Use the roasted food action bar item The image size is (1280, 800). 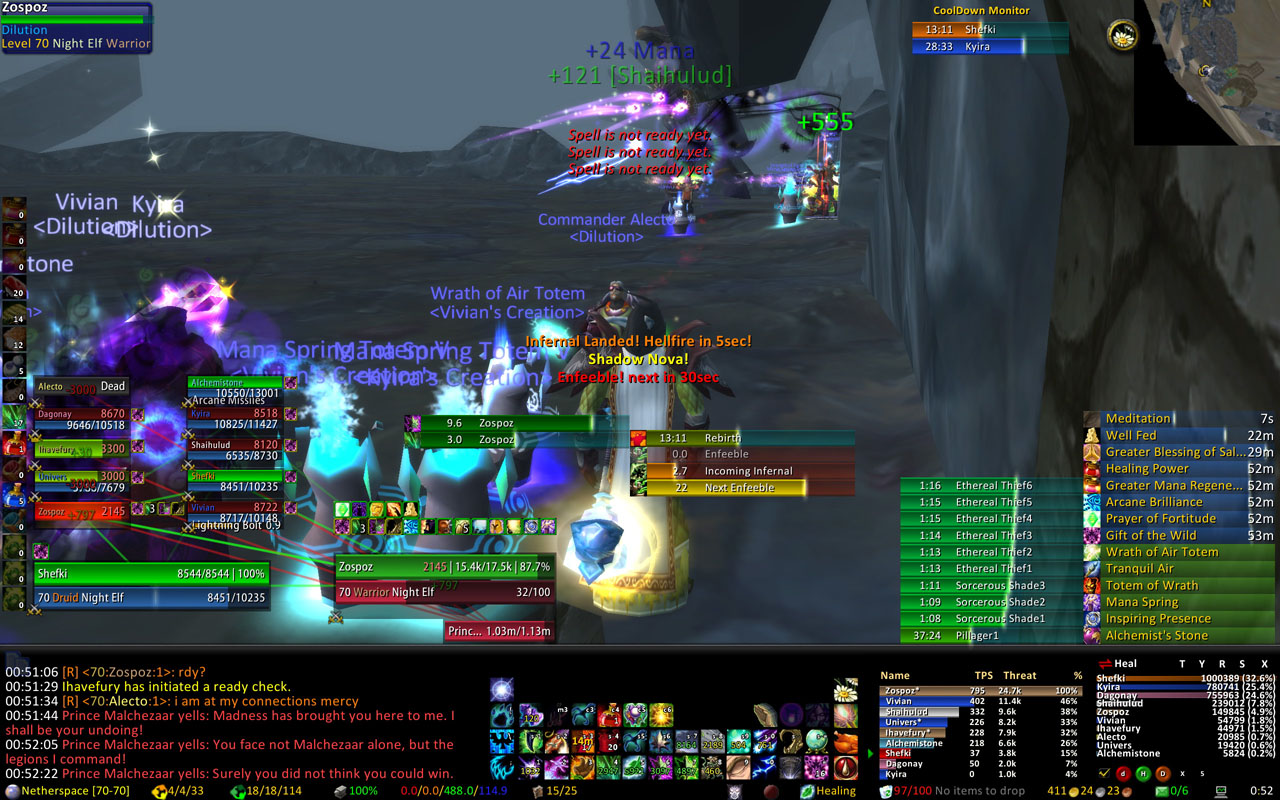(x=846, y=742)
